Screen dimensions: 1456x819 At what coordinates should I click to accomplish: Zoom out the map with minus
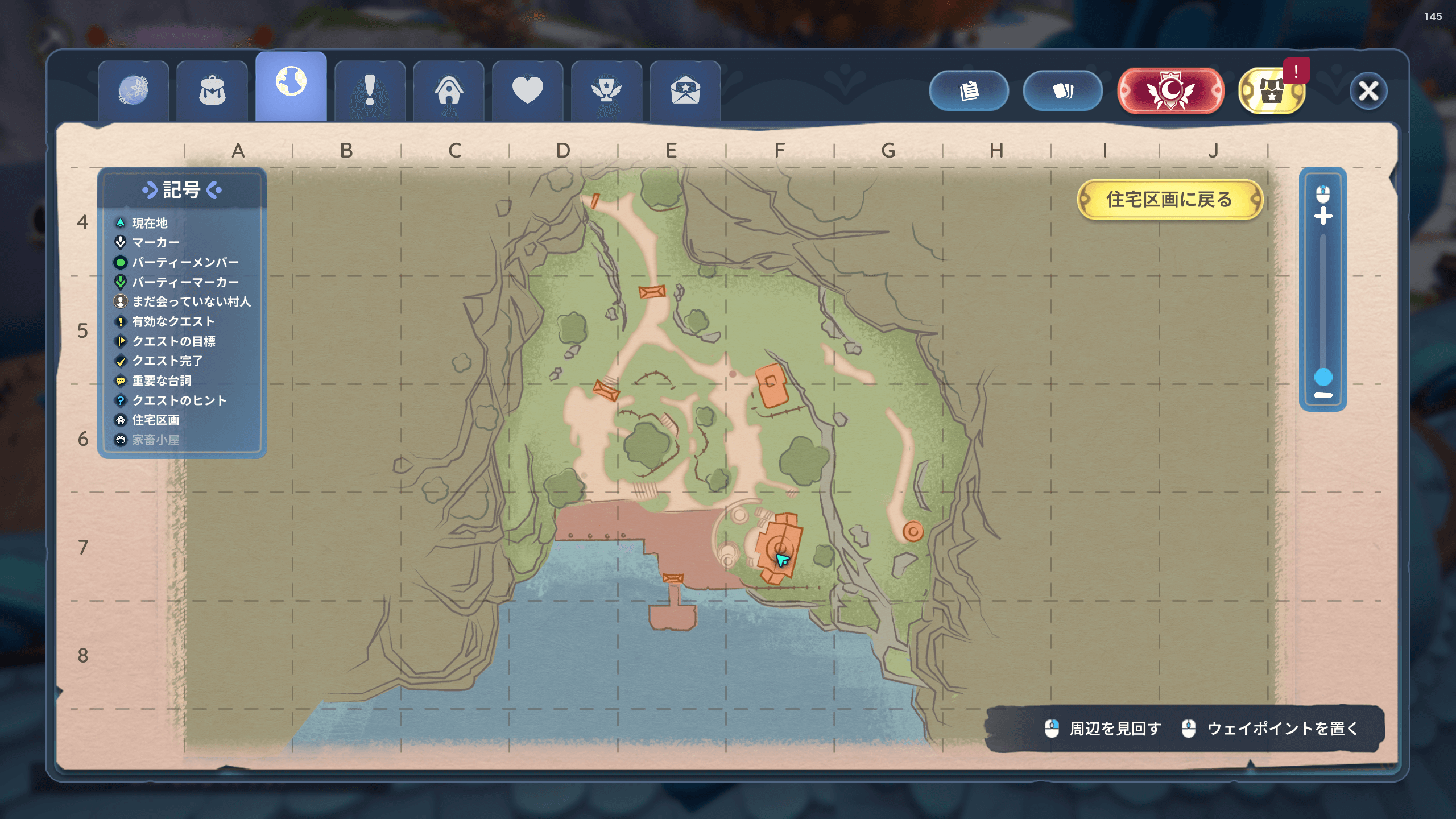coord(1323,395)
